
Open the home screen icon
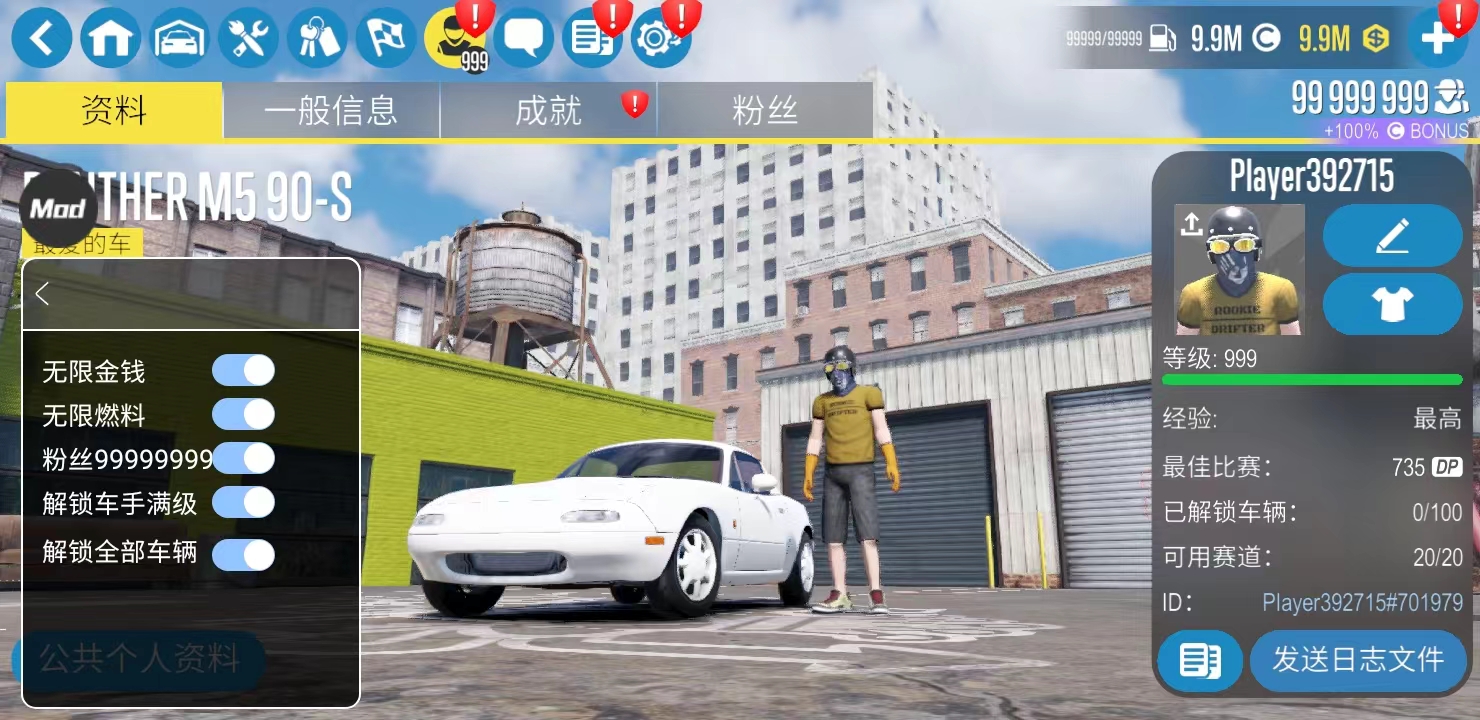coord(110,39)
